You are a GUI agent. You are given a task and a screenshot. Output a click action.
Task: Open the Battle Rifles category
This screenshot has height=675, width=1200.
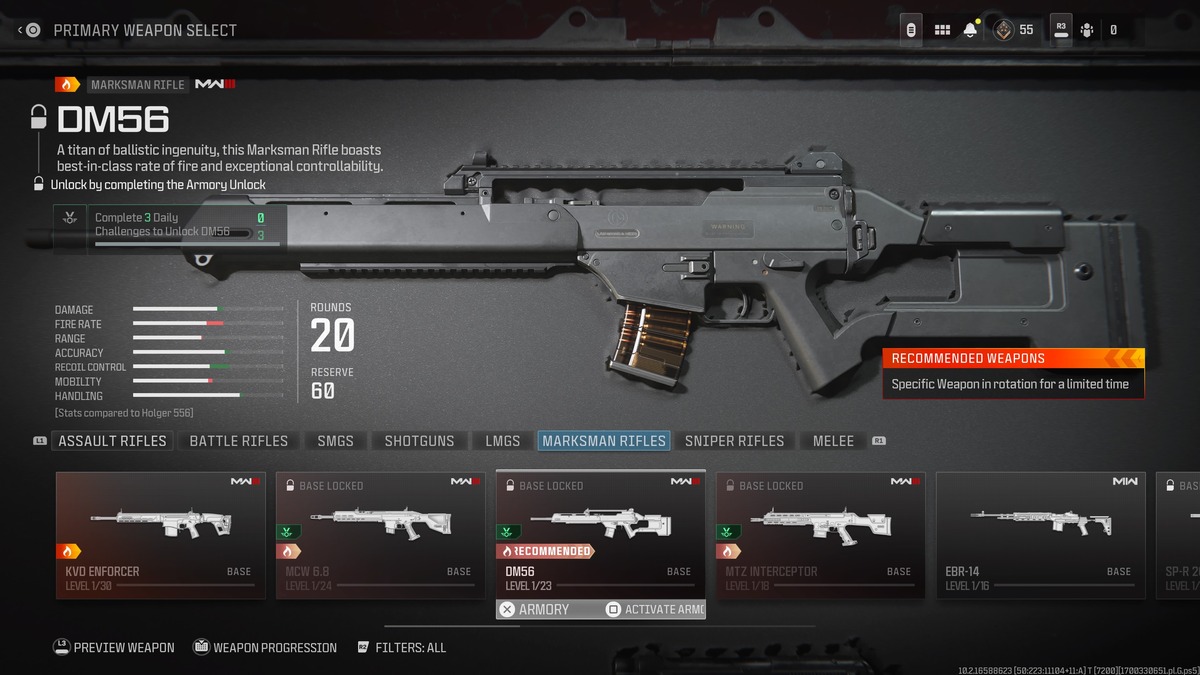[x=238, y=441]
